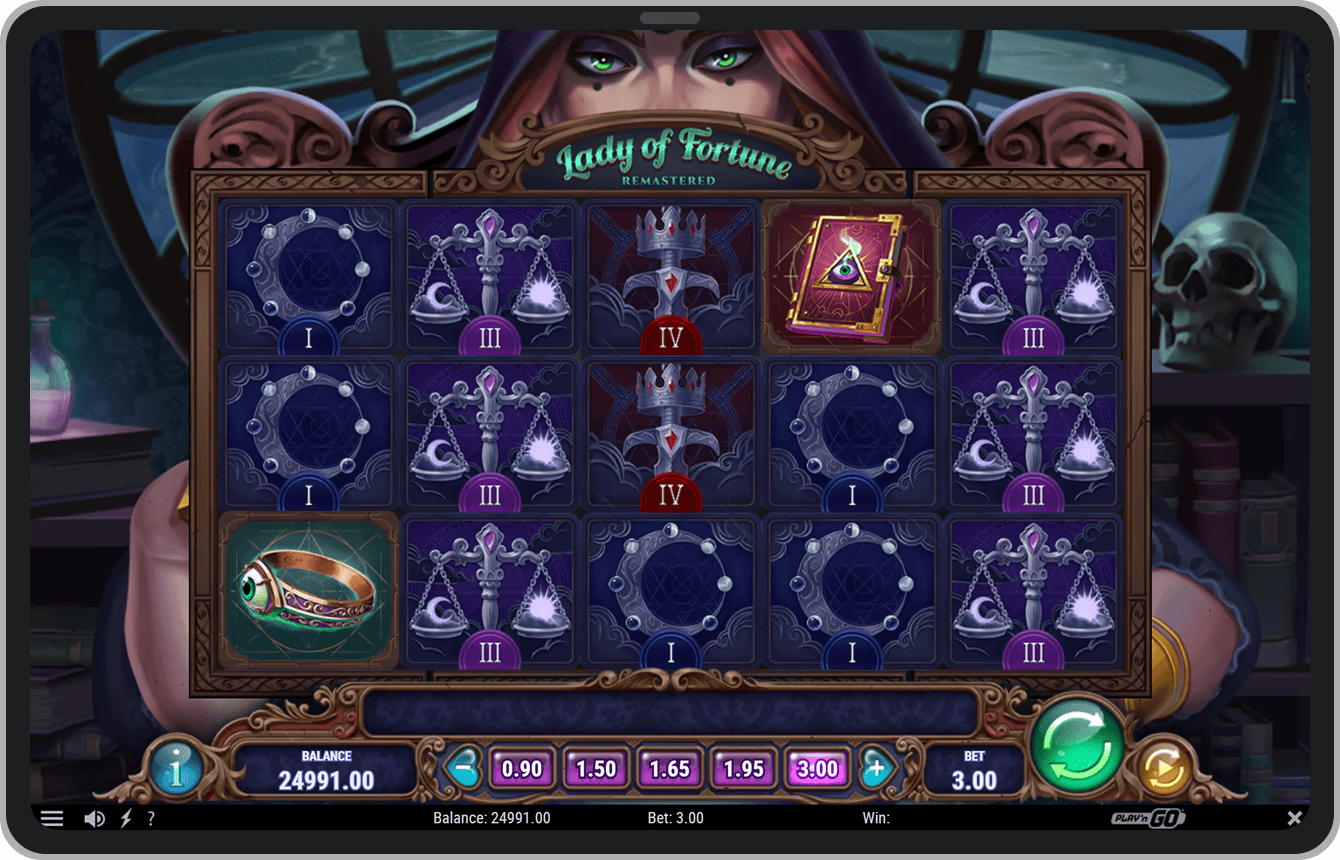Pick the 1.95 bet option
The image size is (1340, 860).
(x=744, y=769)
